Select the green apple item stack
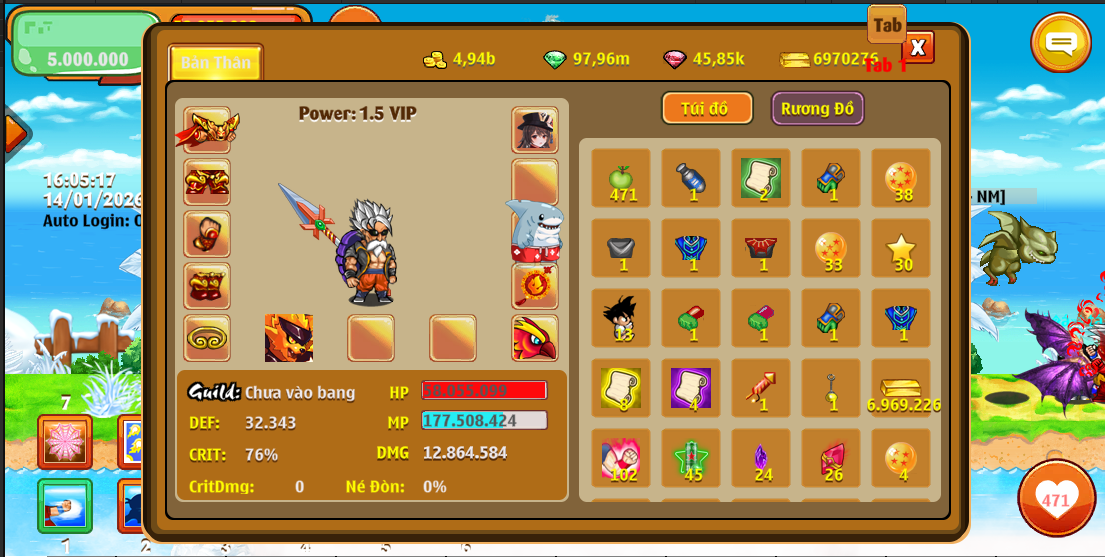 (621, 179)
